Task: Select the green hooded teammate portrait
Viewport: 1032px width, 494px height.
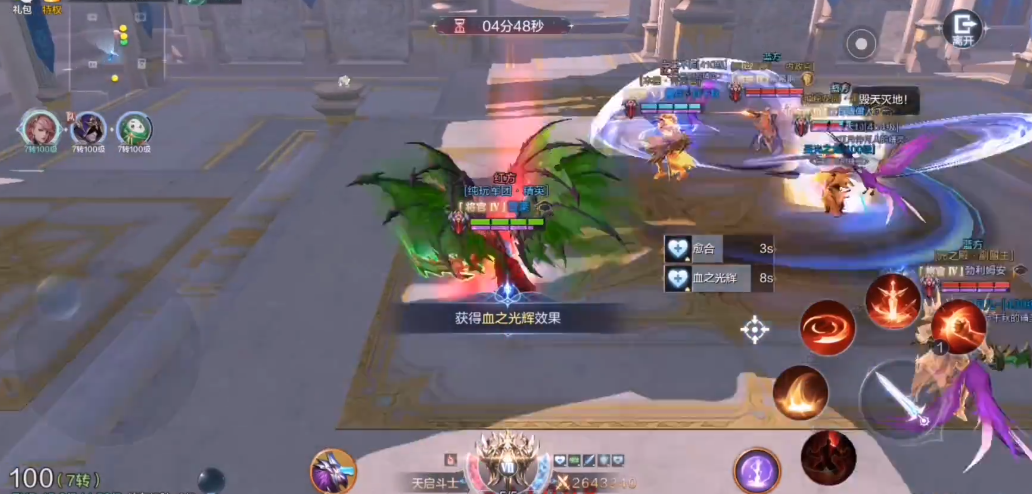Action: (x=134, y=129)
